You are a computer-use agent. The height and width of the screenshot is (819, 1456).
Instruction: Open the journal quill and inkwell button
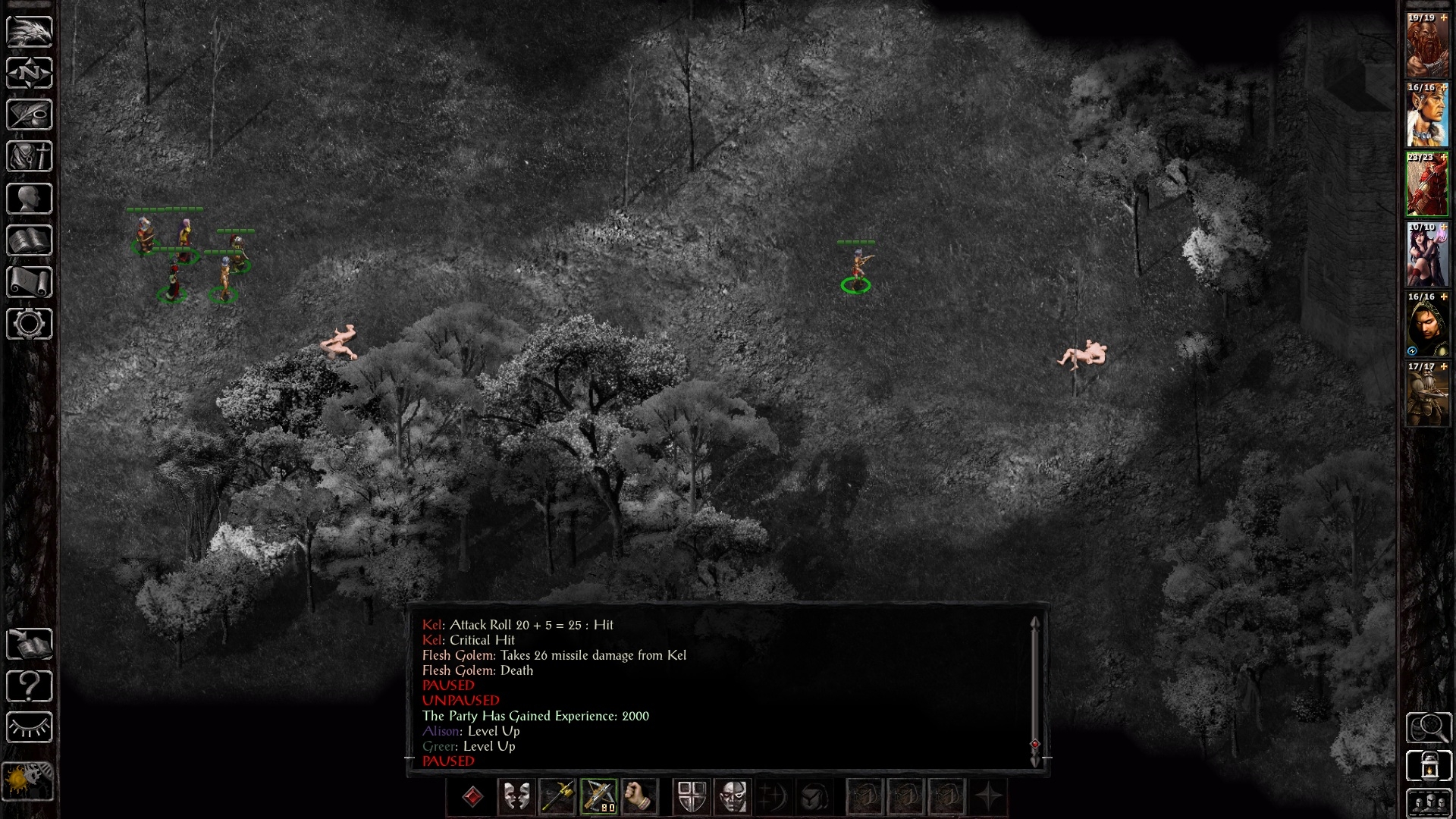pyautogui.click(x=30, y=115)
